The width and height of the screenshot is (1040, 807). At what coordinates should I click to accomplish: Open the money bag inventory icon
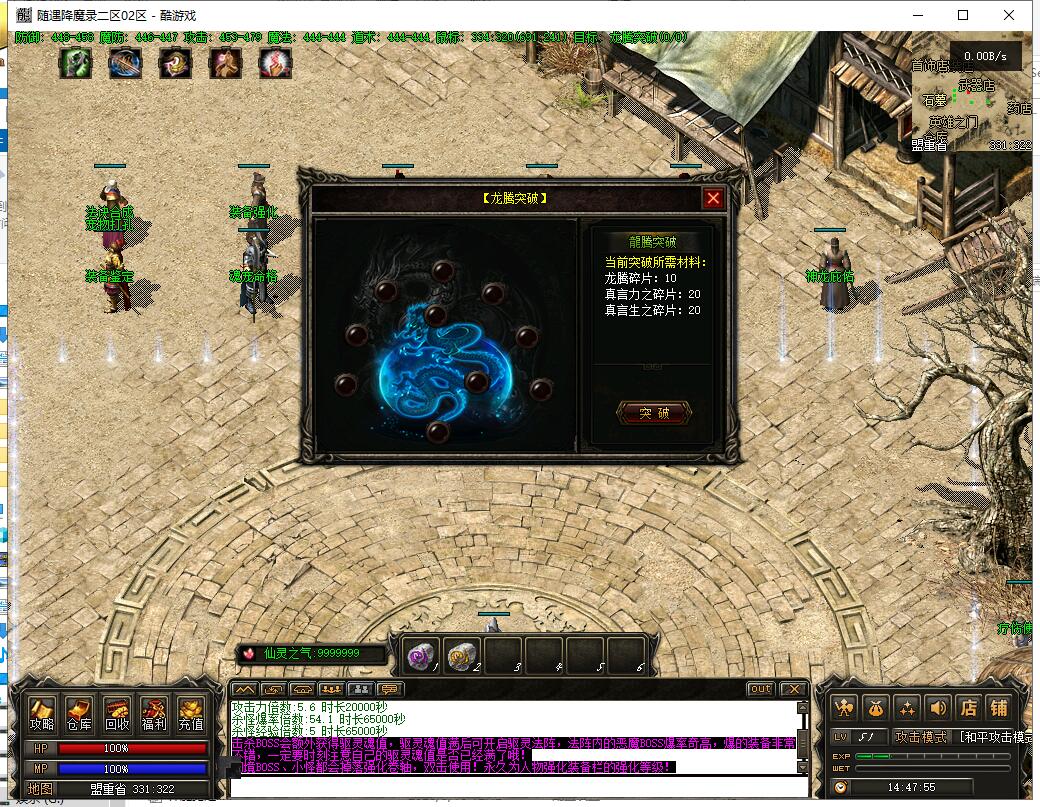[x=876, y=708]
